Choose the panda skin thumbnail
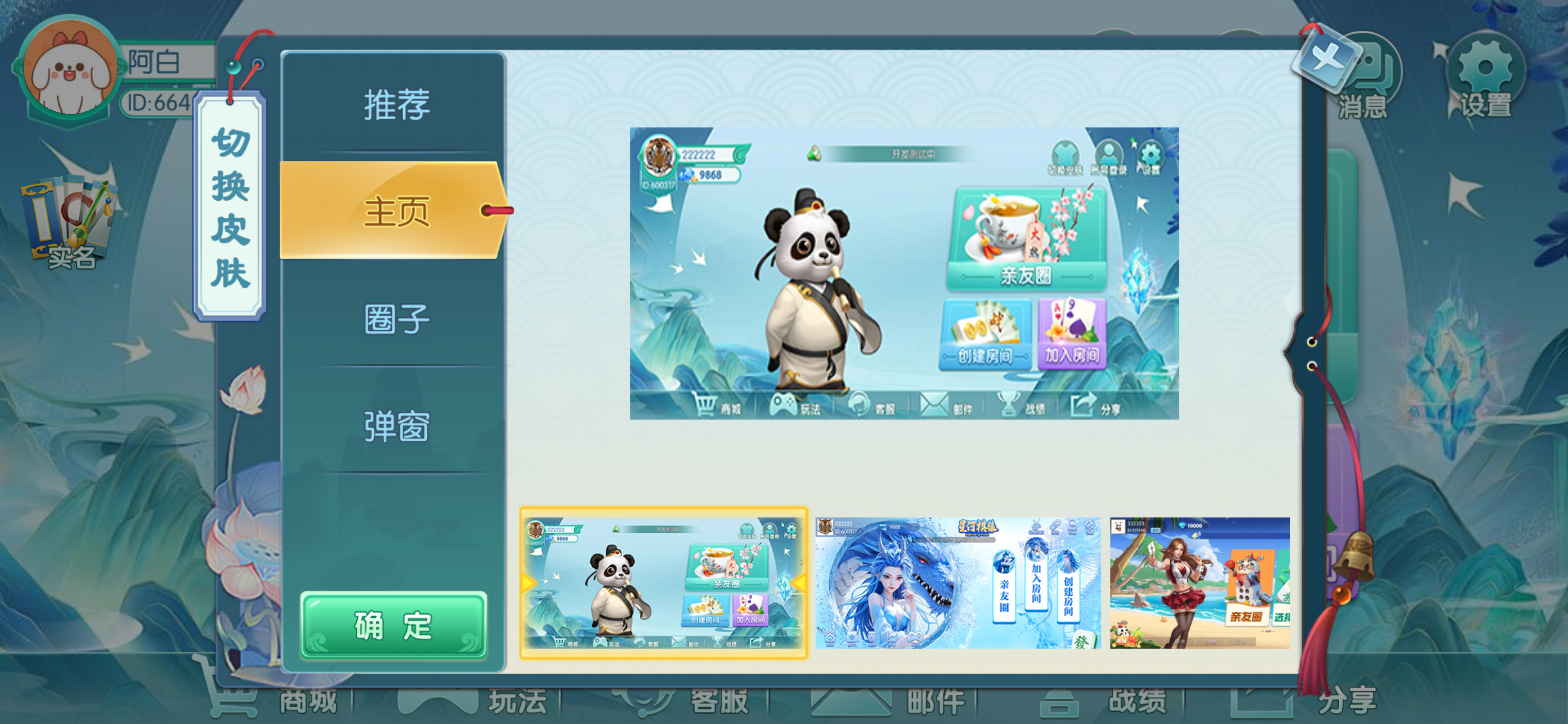The width and height of the screenshot is (1568, 724). [x=664, y=583]
